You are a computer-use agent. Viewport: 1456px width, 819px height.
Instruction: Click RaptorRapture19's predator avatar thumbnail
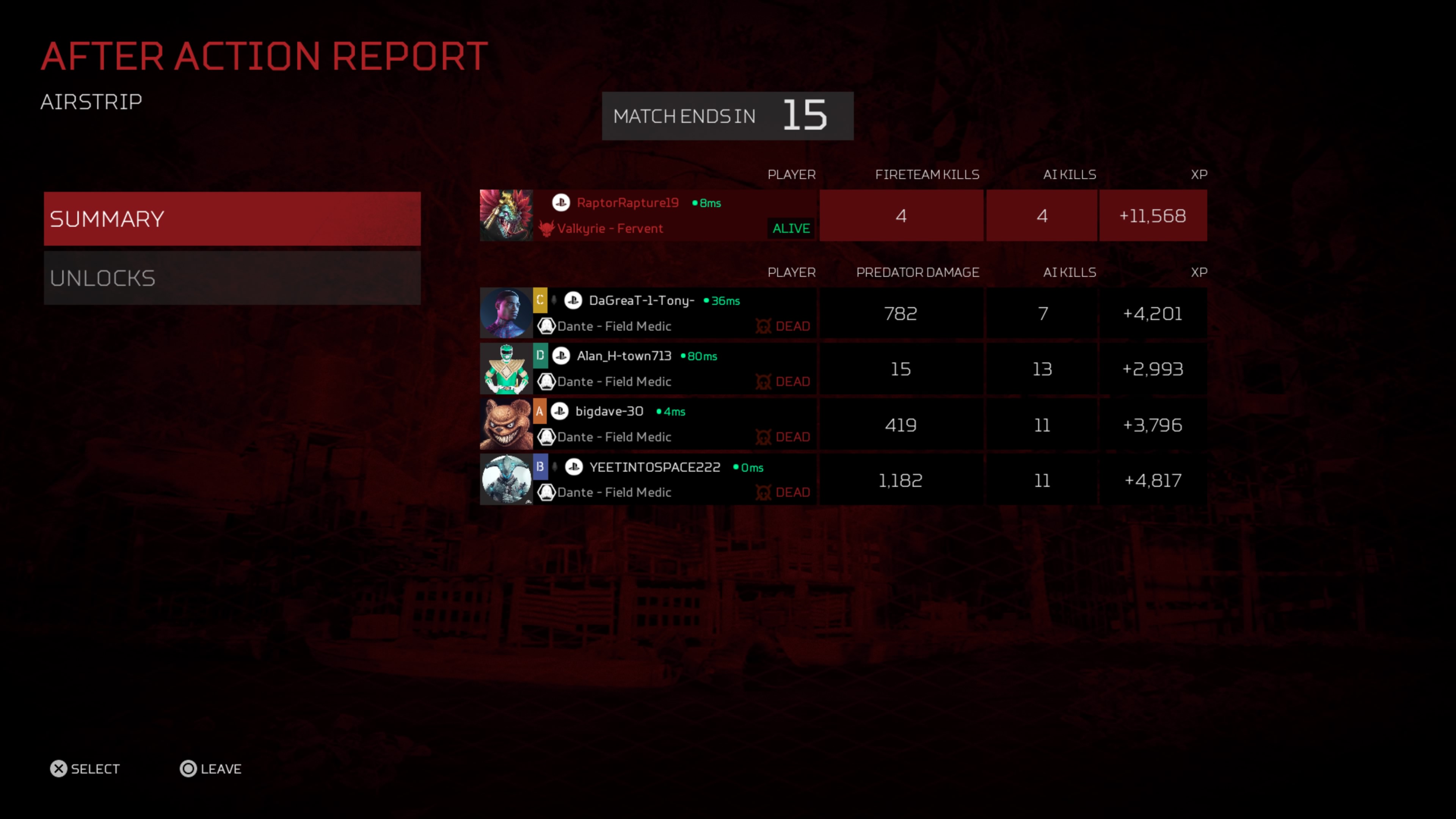coord(506,215)
